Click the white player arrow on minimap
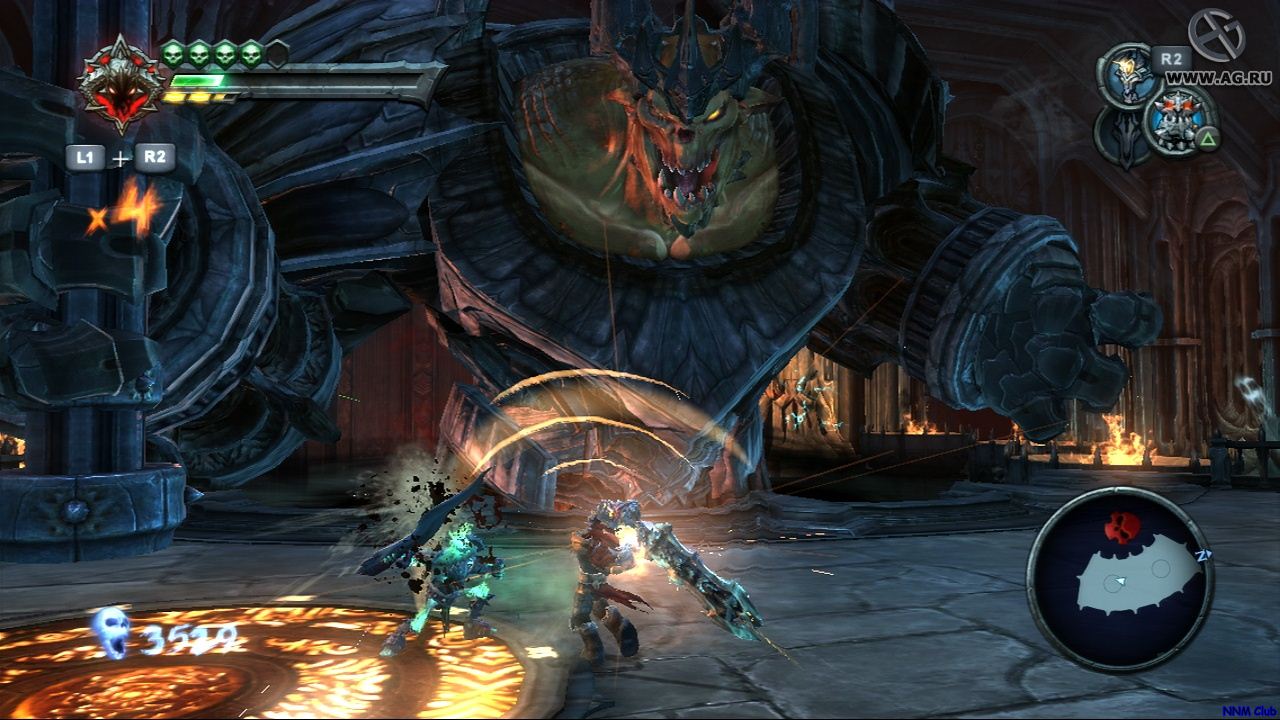 [1121, 581]
